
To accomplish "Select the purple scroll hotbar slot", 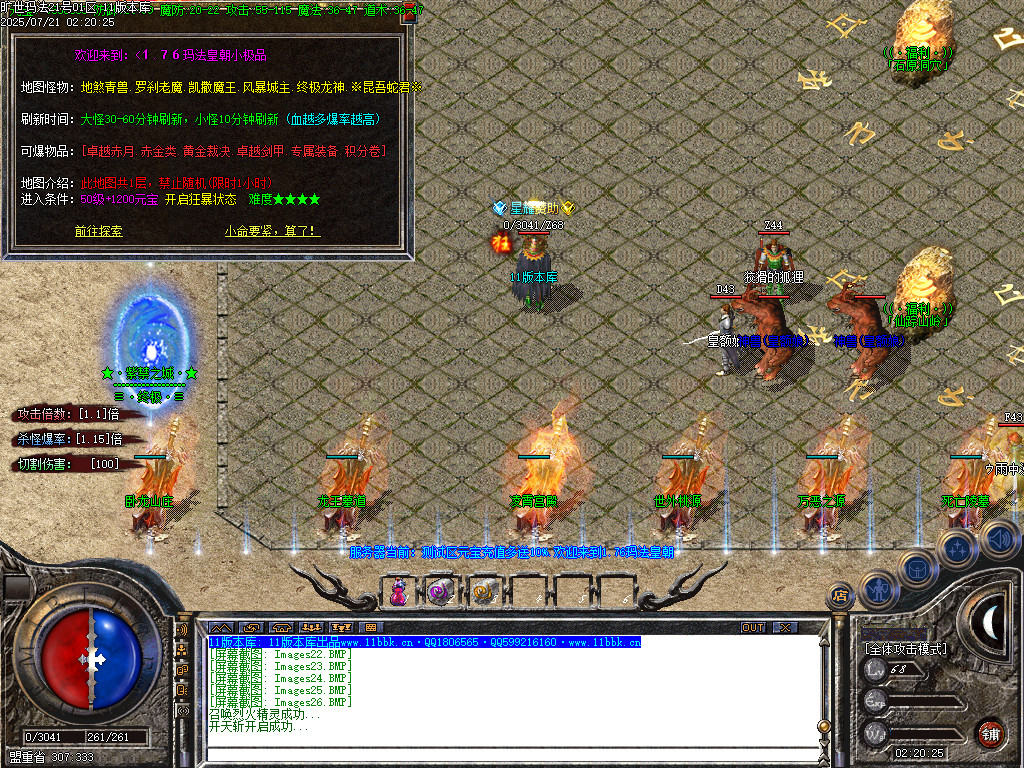I will 441,592.
